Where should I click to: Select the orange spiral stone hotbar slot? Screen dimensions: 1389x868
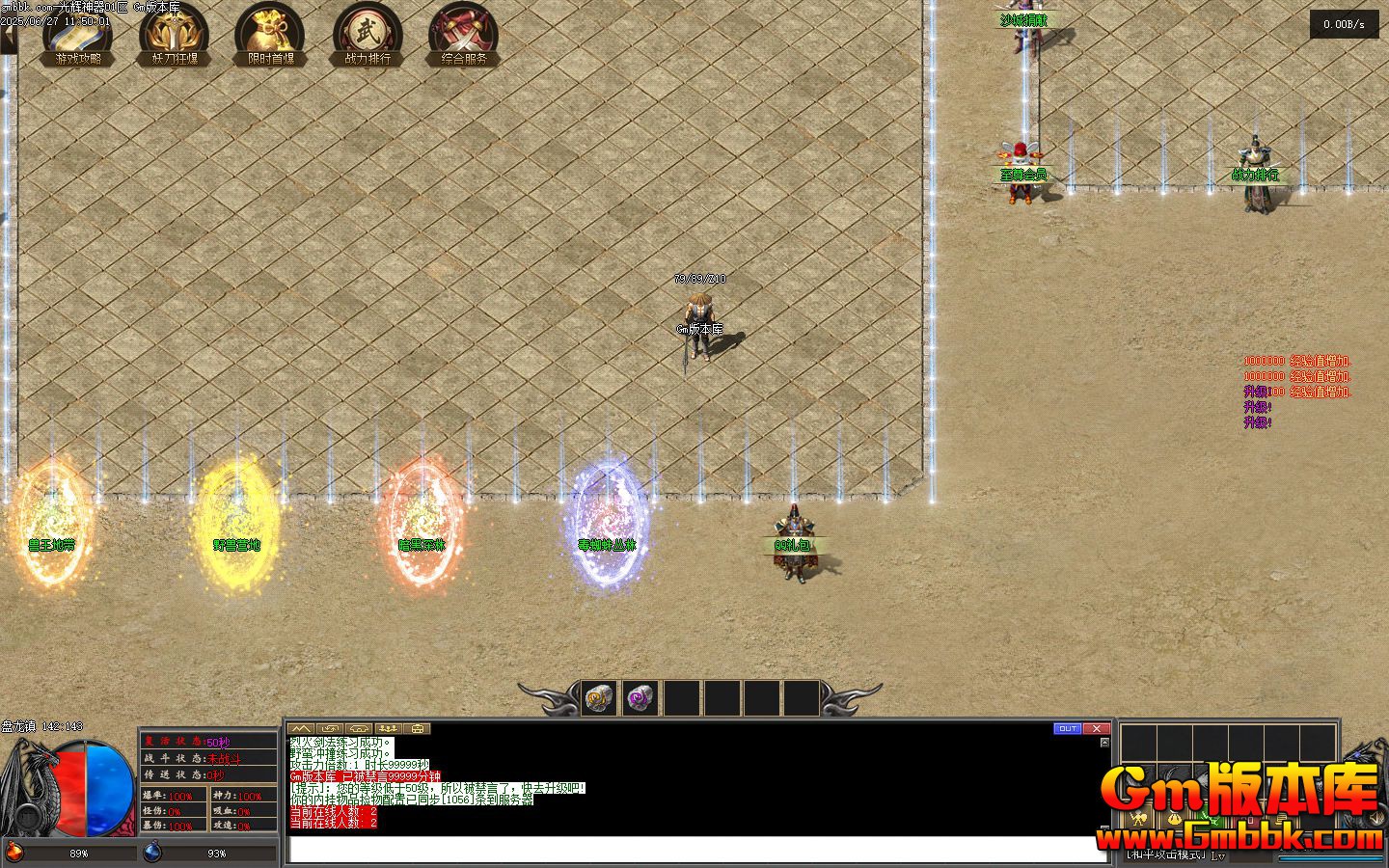coord(600,697)
